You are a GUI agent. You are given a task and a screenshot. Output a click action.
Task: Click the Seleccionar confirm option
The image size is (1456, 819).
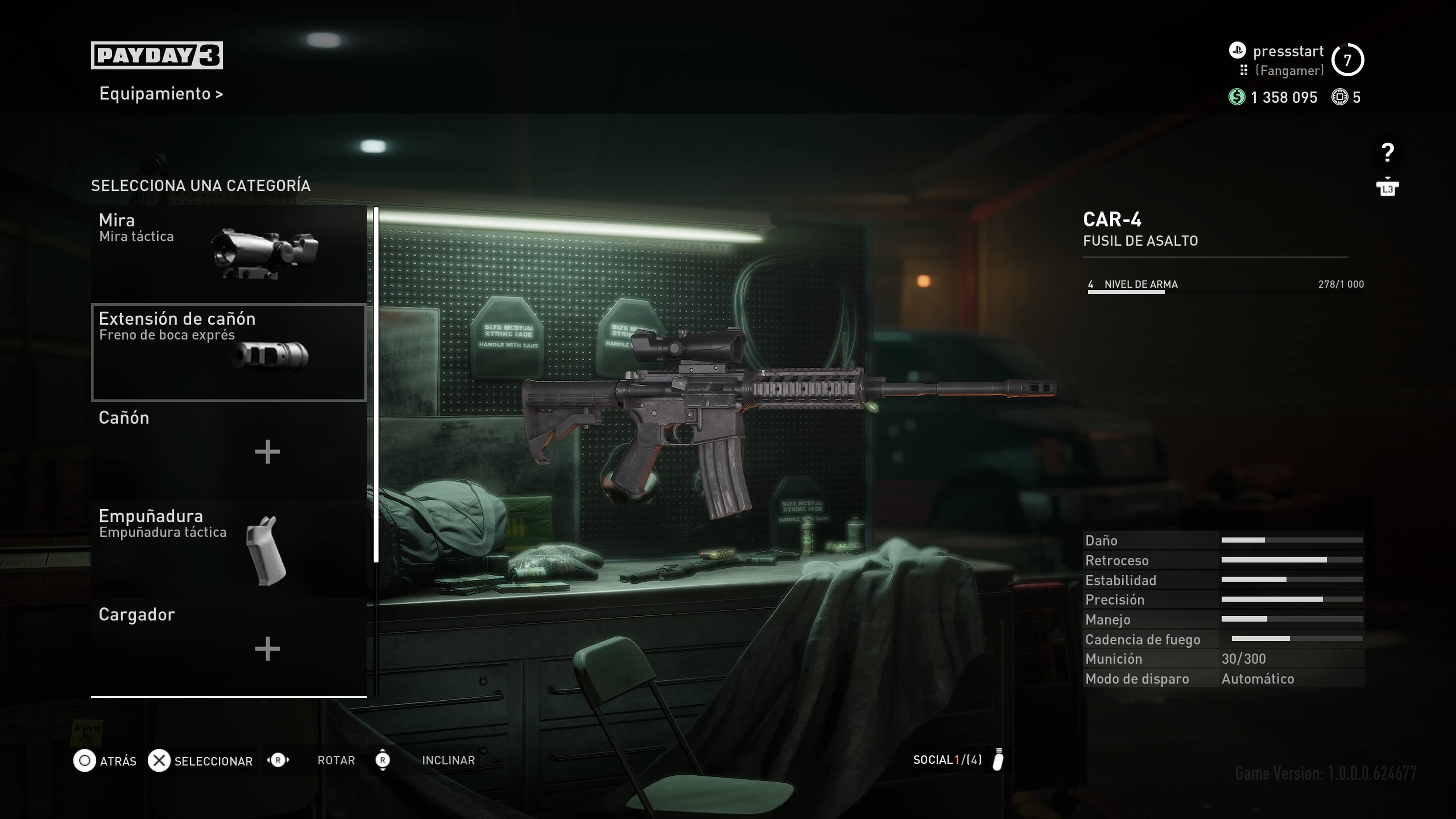tap(201, 761)
